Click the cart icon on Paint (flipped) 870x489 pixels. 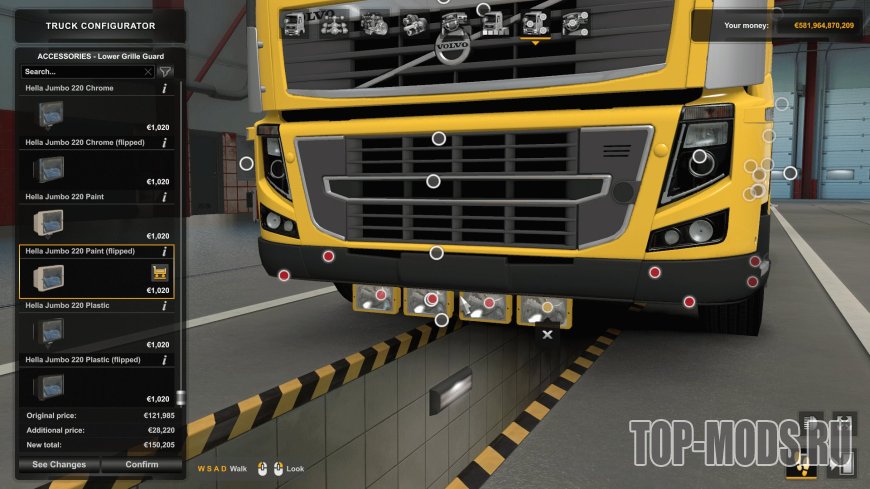(x=158, y=272)
